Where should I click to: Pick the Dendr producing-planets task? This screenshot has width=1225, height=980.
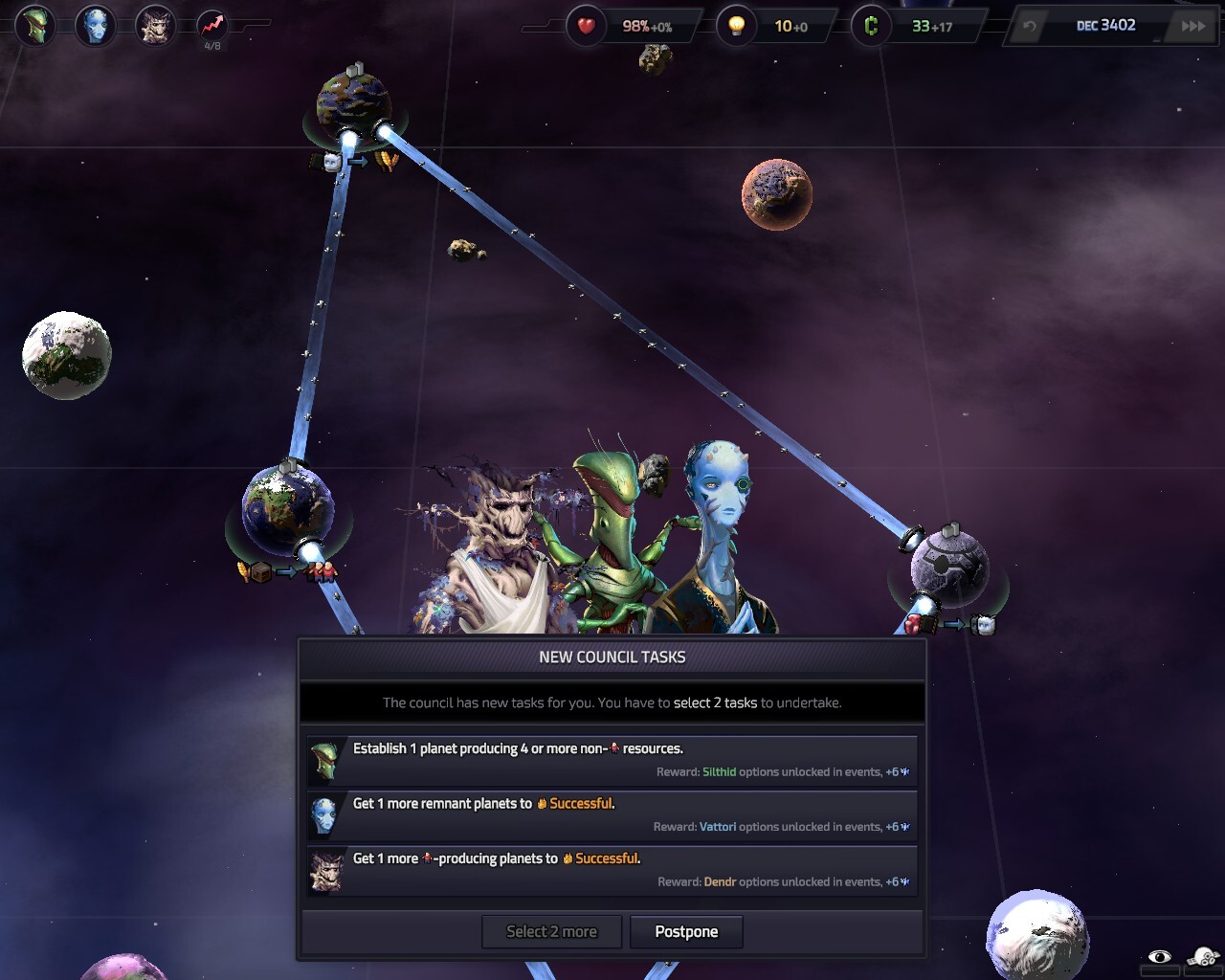tap(612, 870)
